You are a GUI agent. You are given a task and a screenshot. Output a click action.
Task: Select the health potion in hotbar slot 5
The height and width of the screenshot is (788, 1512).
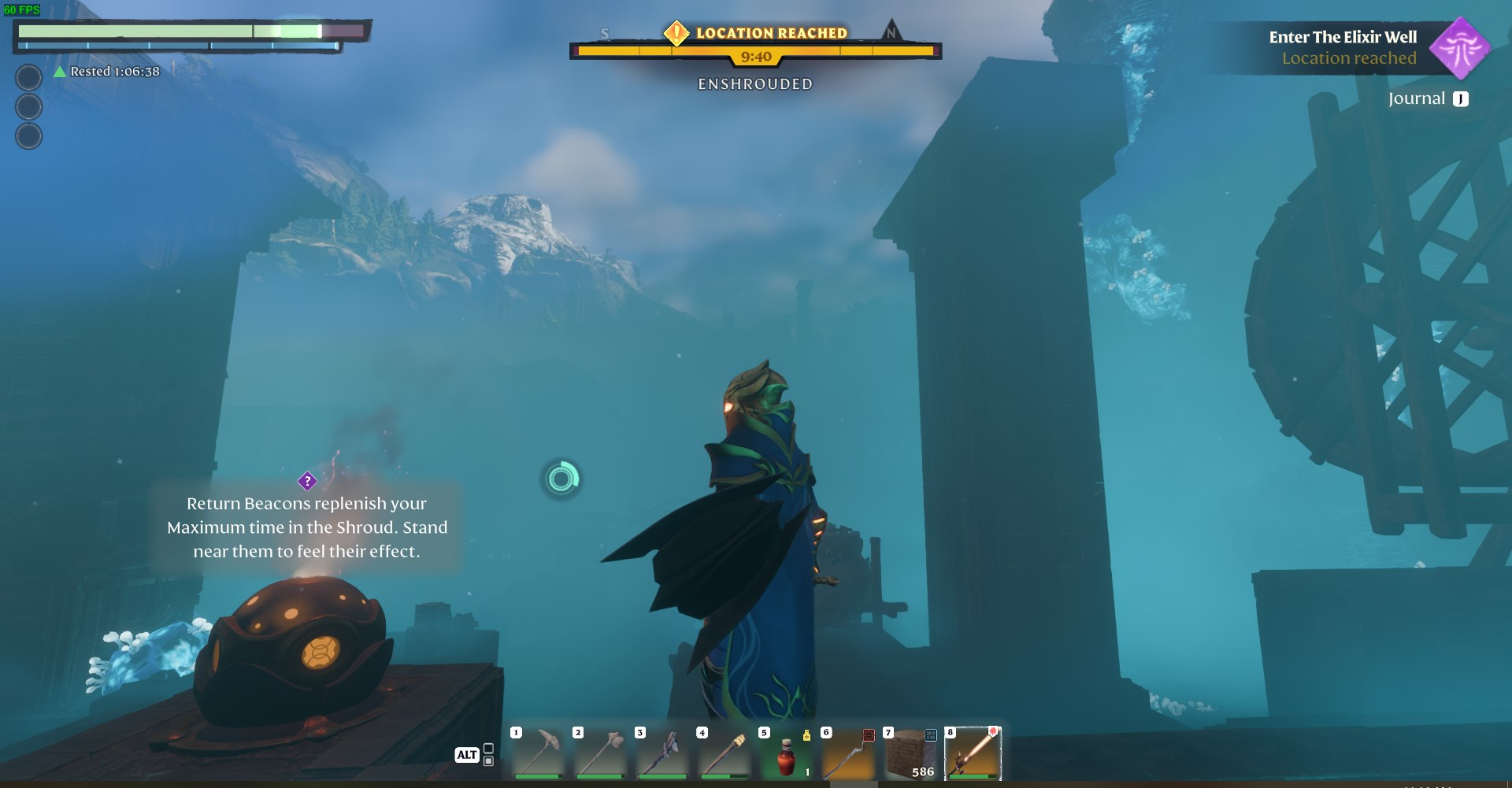[x=786, y=753]
